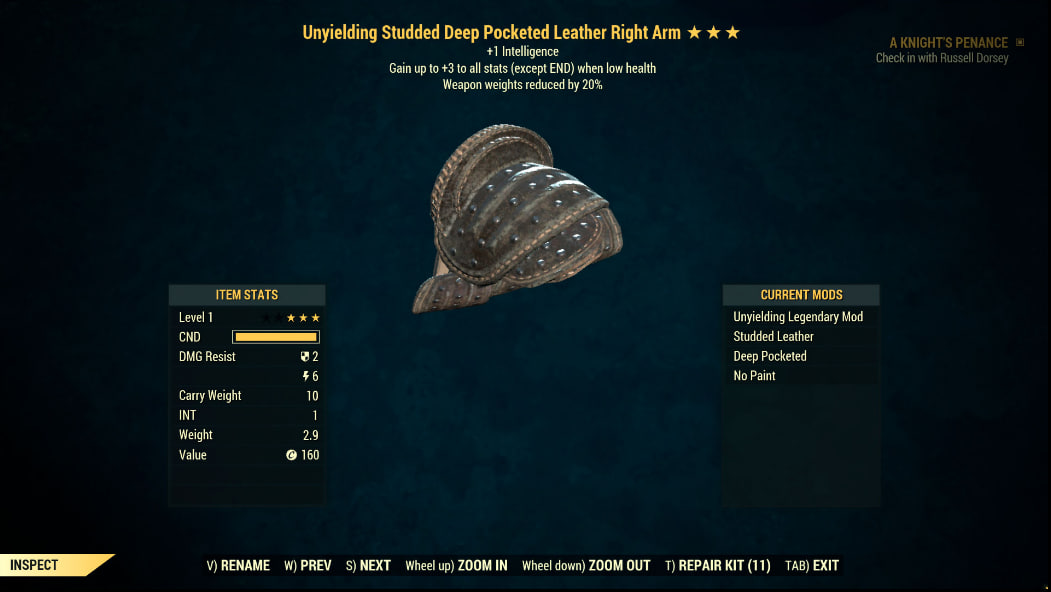Select the Unyielding Legendary Mod entry
Viewport: 1051px width, 592px height.
pos(798,317)
